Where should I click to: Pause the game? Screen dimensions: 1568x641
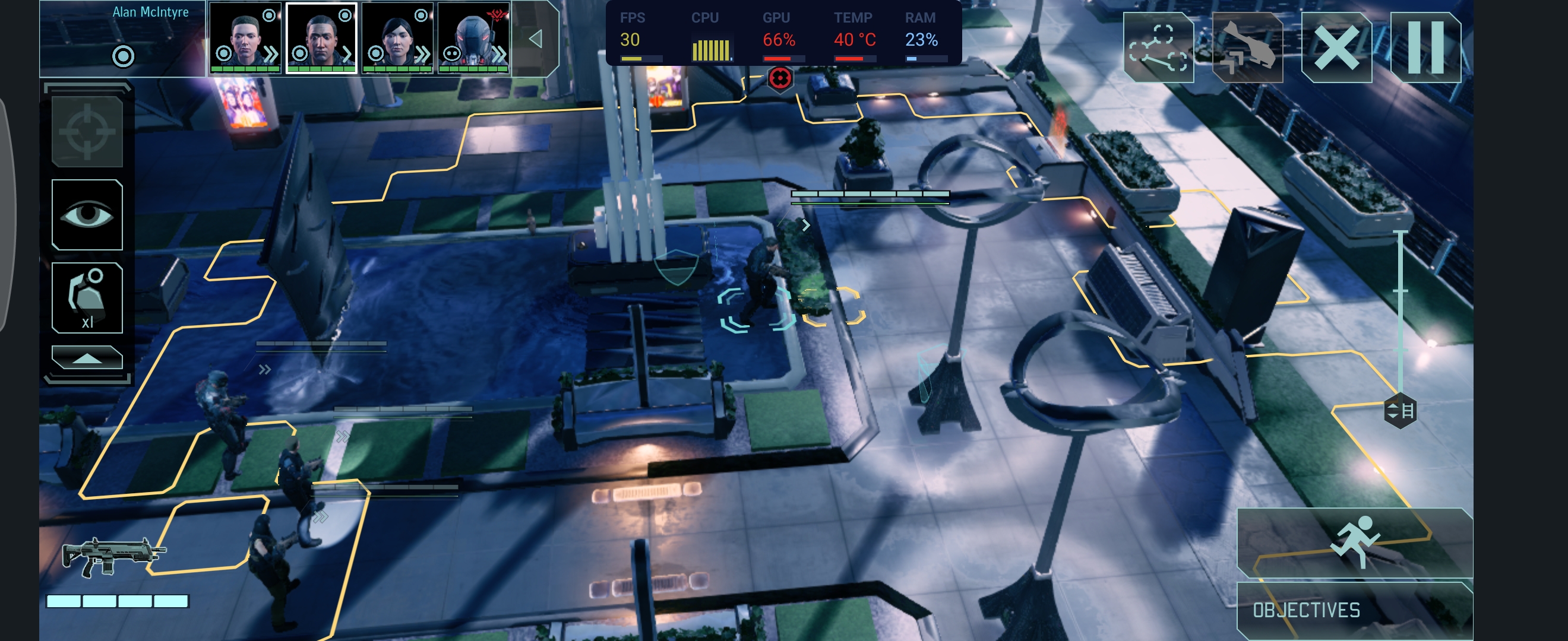(1425, 47)
